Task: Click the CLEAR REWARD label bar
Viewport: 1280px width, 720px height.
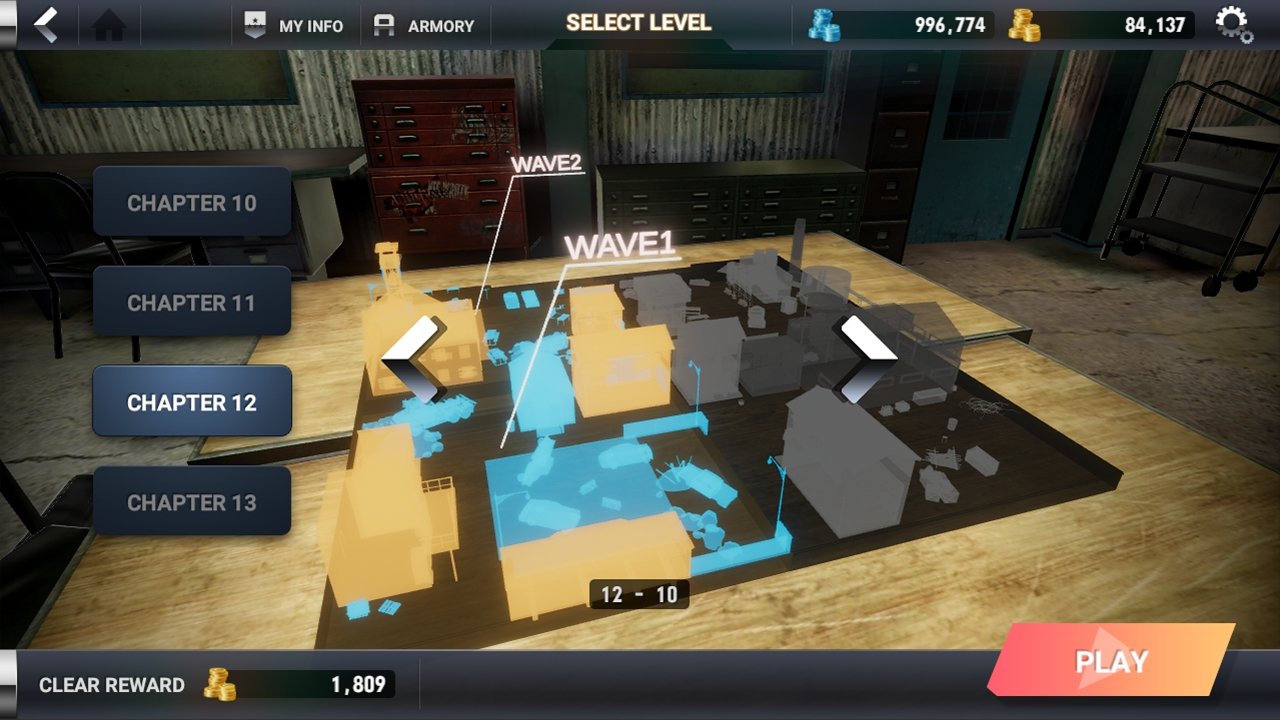Action: pyautogui.click(x=110, y=685)
